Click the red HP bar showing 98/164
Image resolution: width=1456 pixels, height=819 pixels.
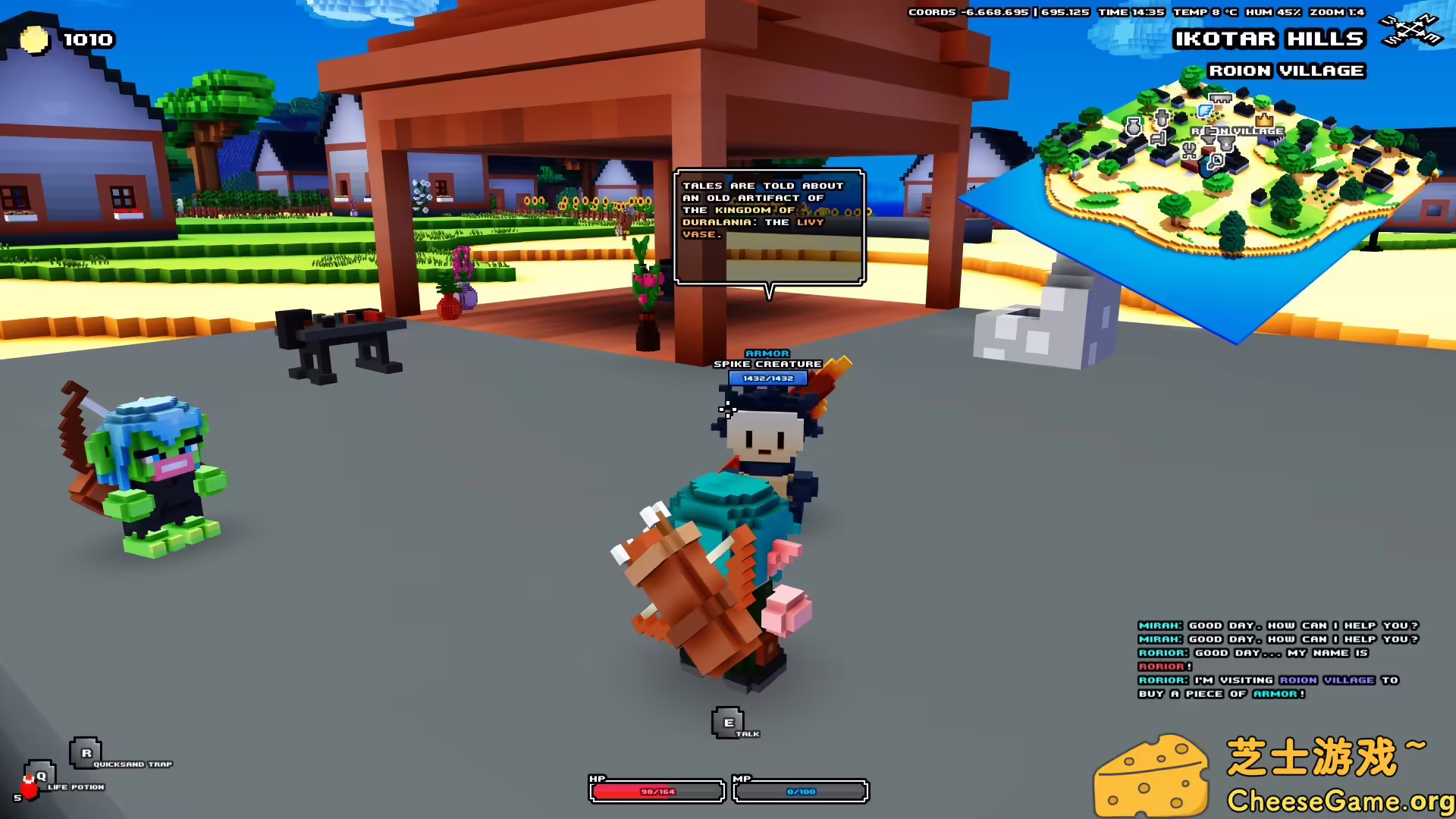(656, 790)
